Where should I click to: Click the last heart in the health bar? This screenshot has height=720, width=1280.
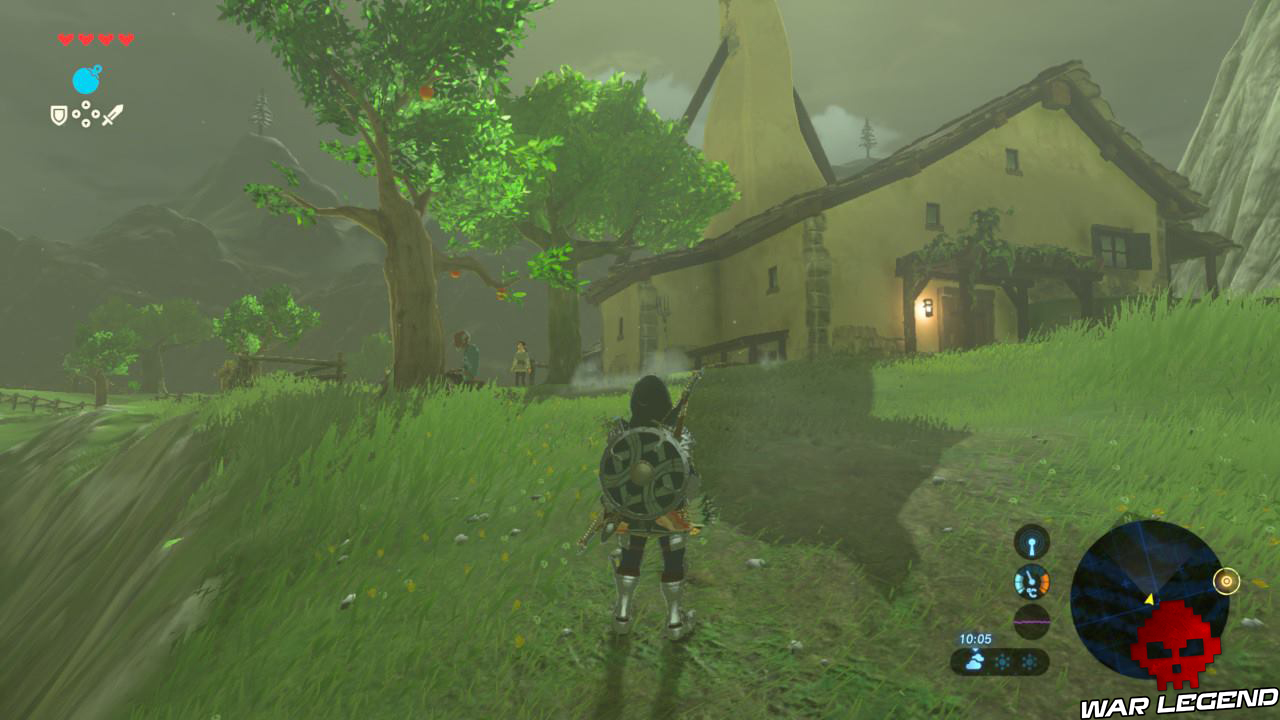[125, 38]
